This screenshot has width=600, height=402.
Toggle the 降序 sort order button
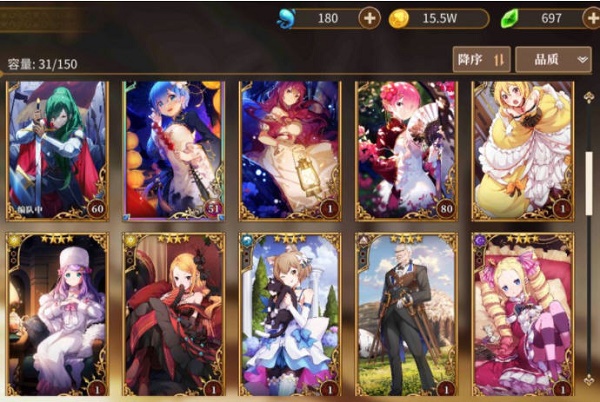click(482, 59)
